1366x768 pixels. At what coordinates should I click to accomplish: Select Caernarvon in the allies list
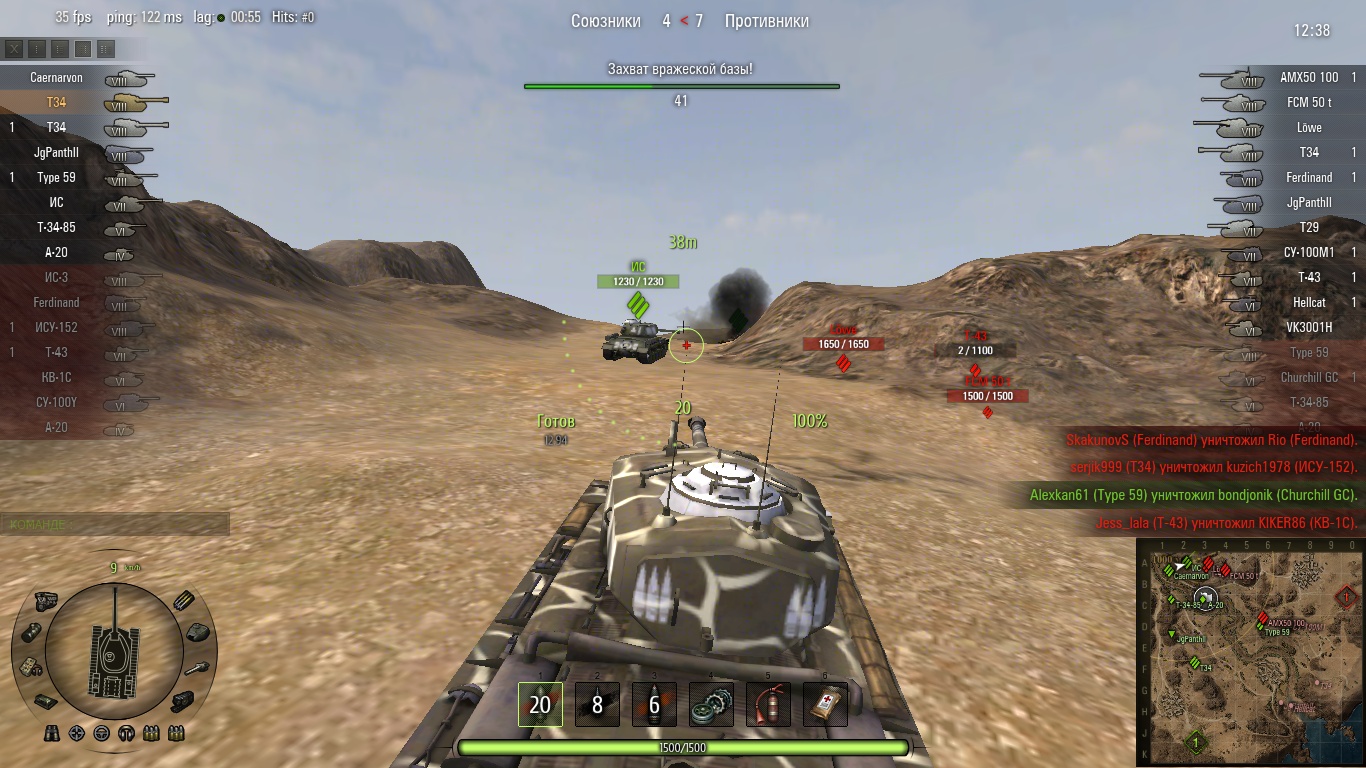[56, 77]
